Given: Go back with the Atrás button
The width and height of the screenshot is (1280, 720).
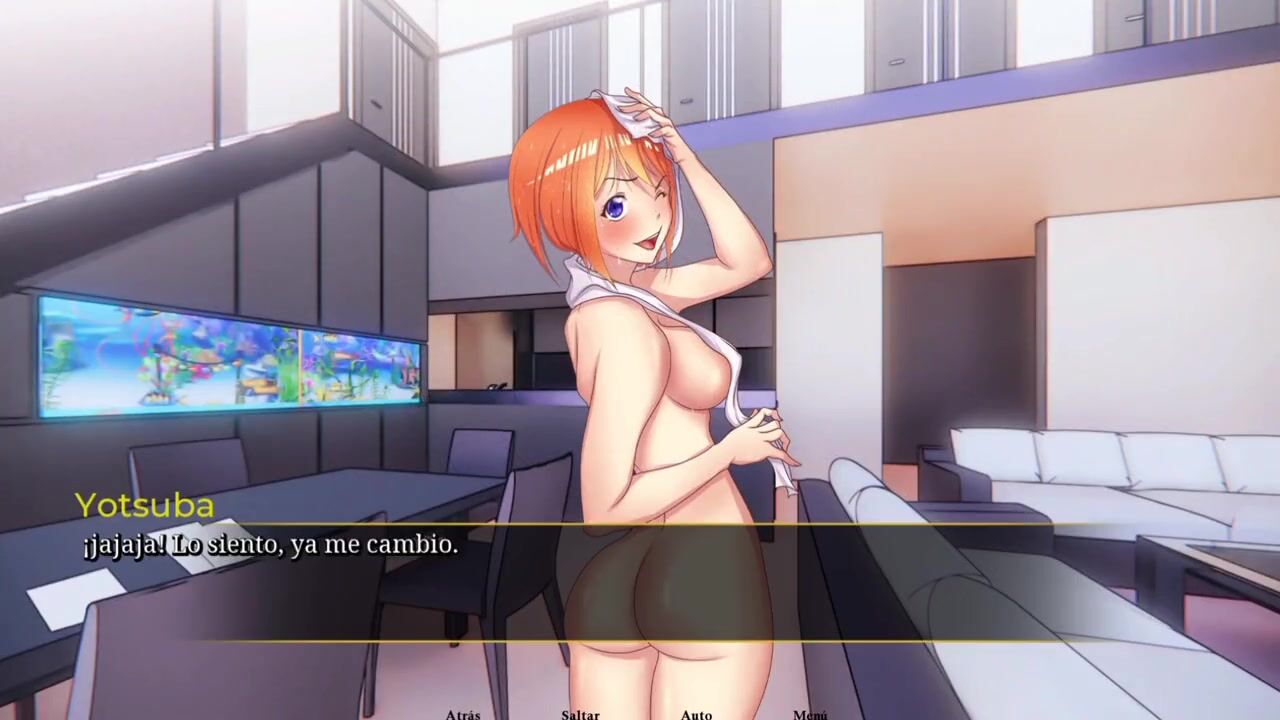Looking at the screenshot, I should [x=463, y=714].
